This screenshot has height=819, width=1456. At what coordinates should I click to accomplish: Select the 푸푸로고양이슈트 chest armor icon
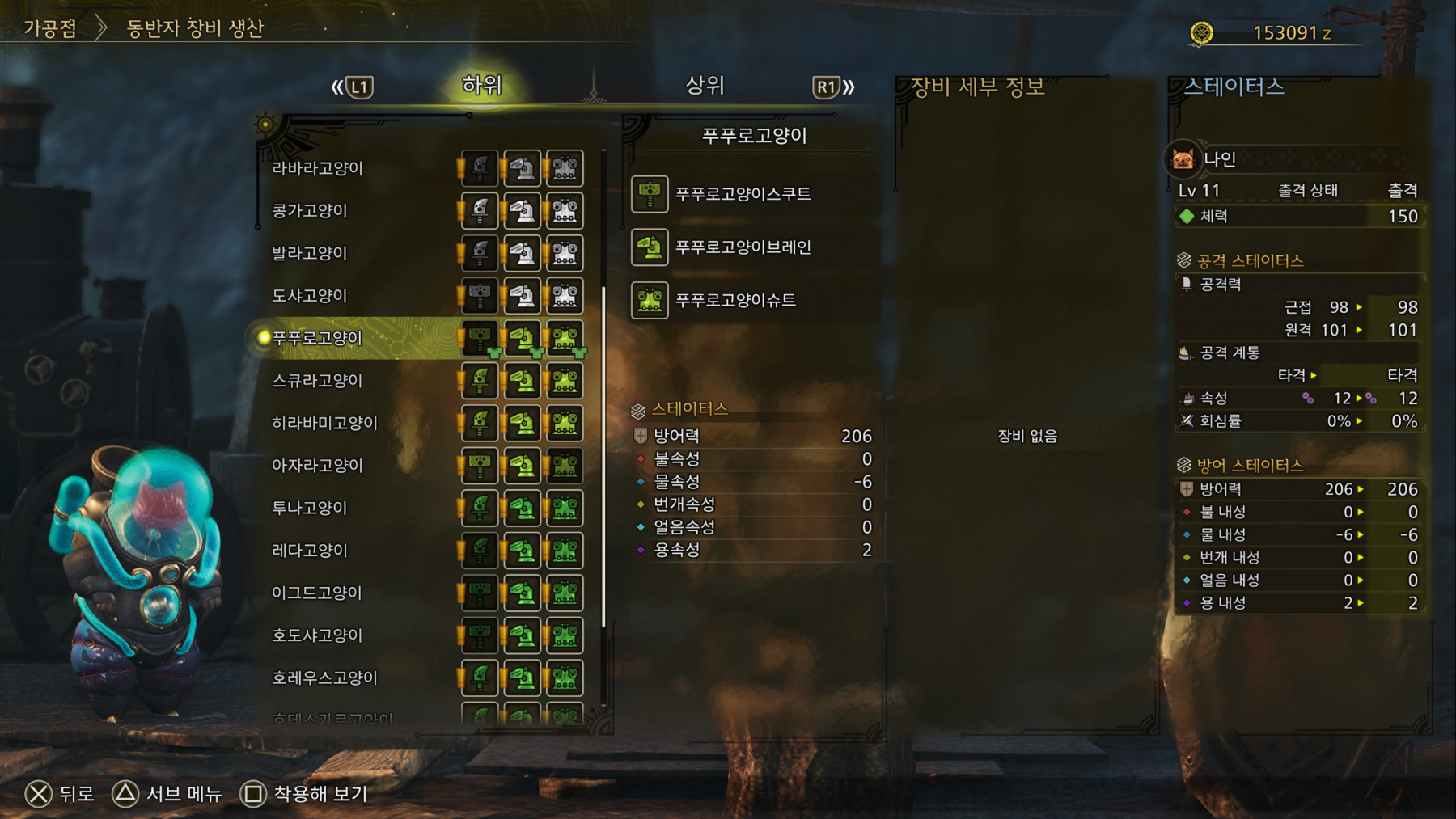650,300
